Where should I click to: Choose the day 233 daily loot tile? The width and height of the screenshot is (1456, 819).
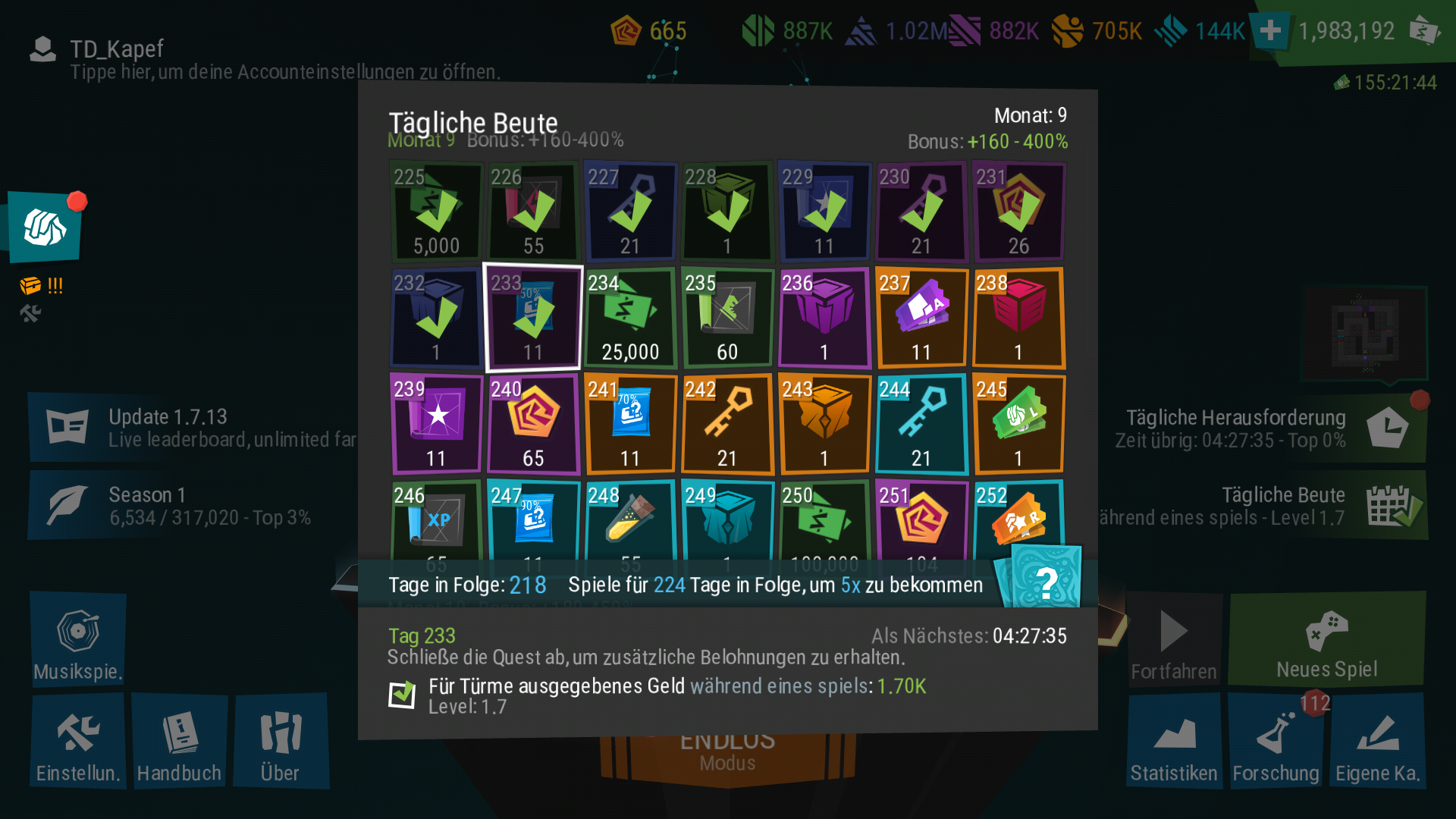(x=533, y=318)
